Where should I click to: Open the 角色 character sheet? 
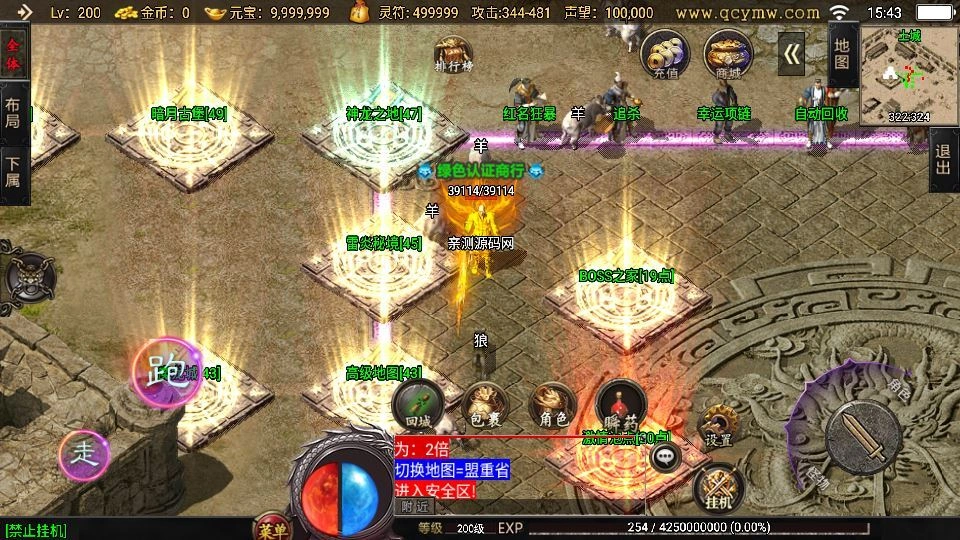coord(553,406)
